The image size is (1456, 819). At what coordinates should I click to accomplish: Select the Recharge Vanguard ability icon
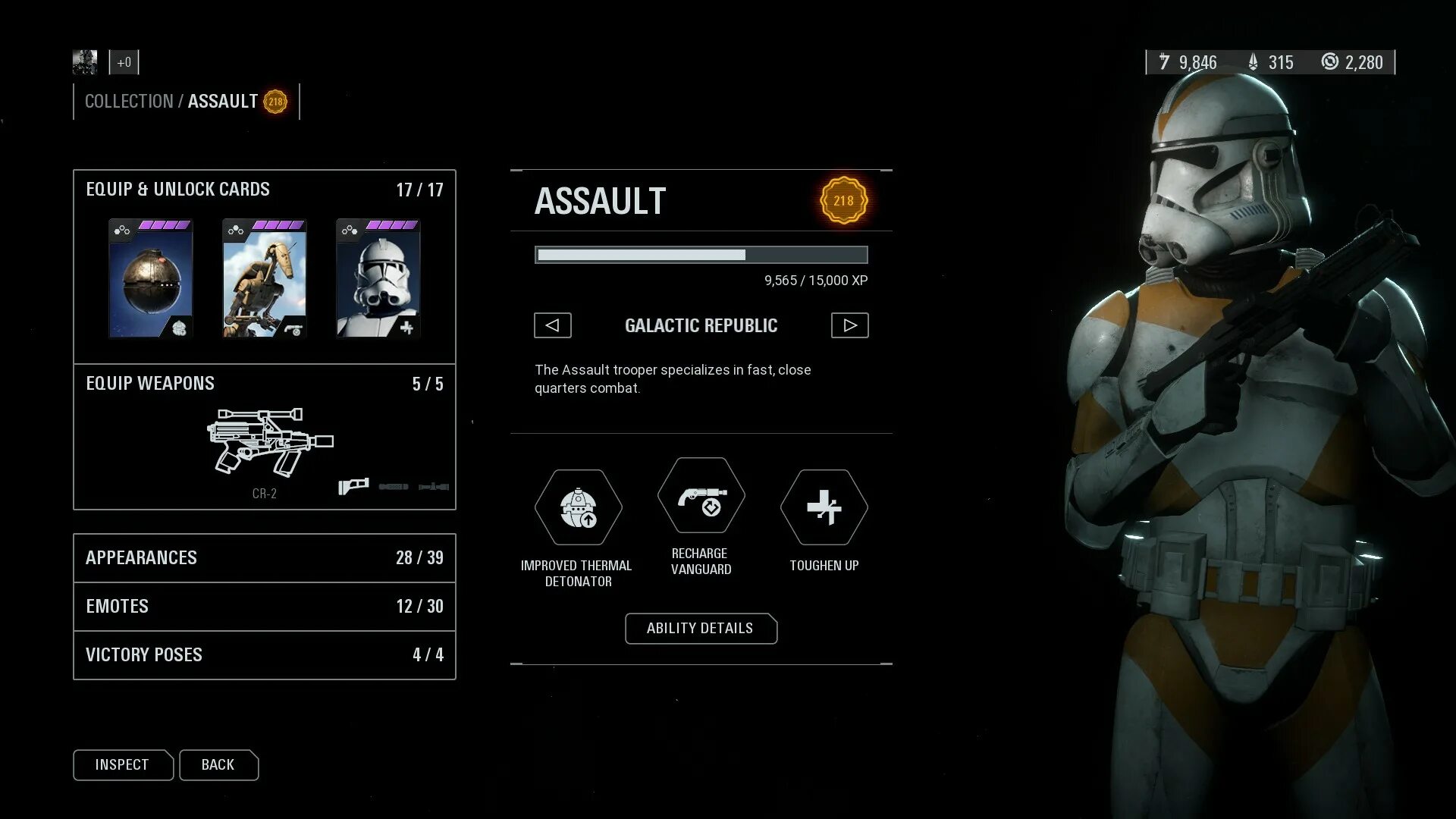point(701,496)
